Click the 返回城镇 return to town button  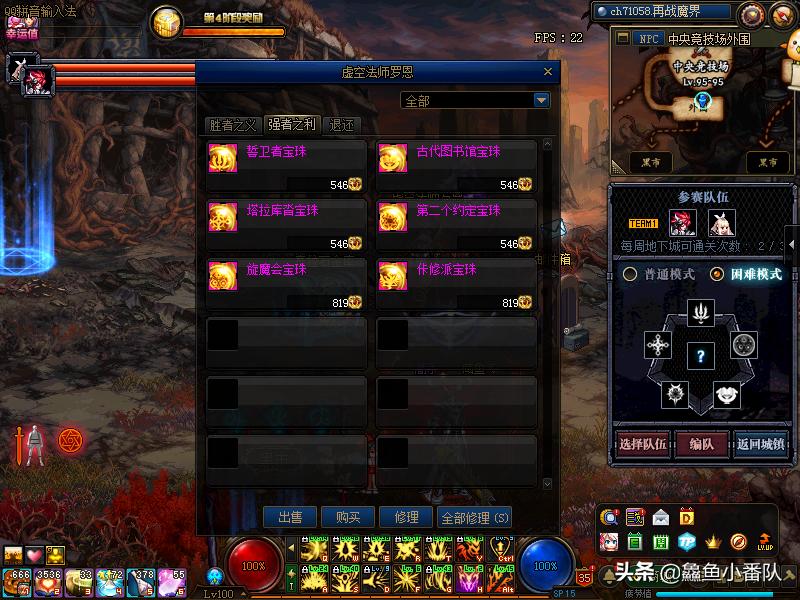(x=760, y=445)
